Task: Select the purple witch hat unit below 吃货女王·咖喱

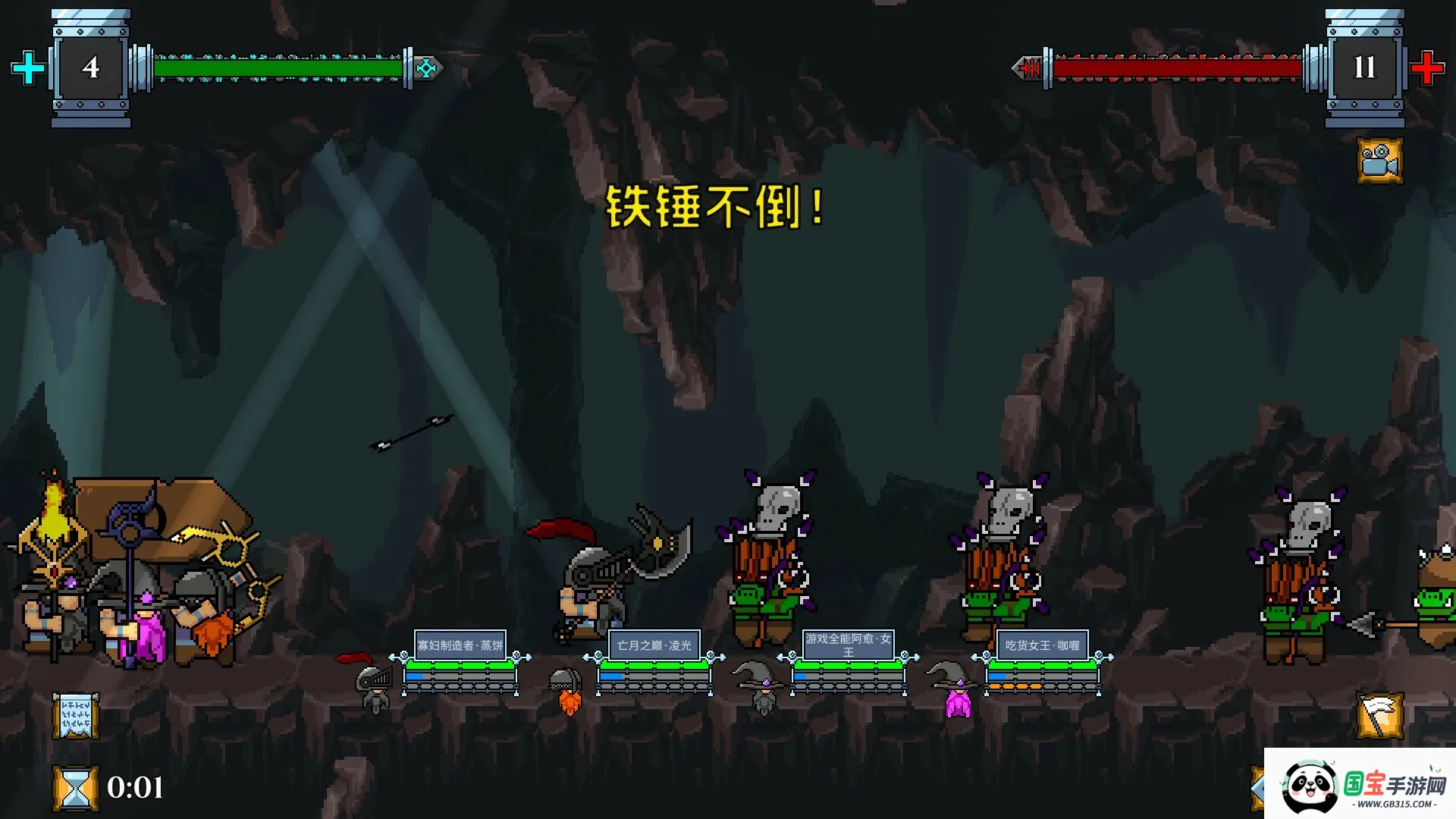Action: pos(956,690)
